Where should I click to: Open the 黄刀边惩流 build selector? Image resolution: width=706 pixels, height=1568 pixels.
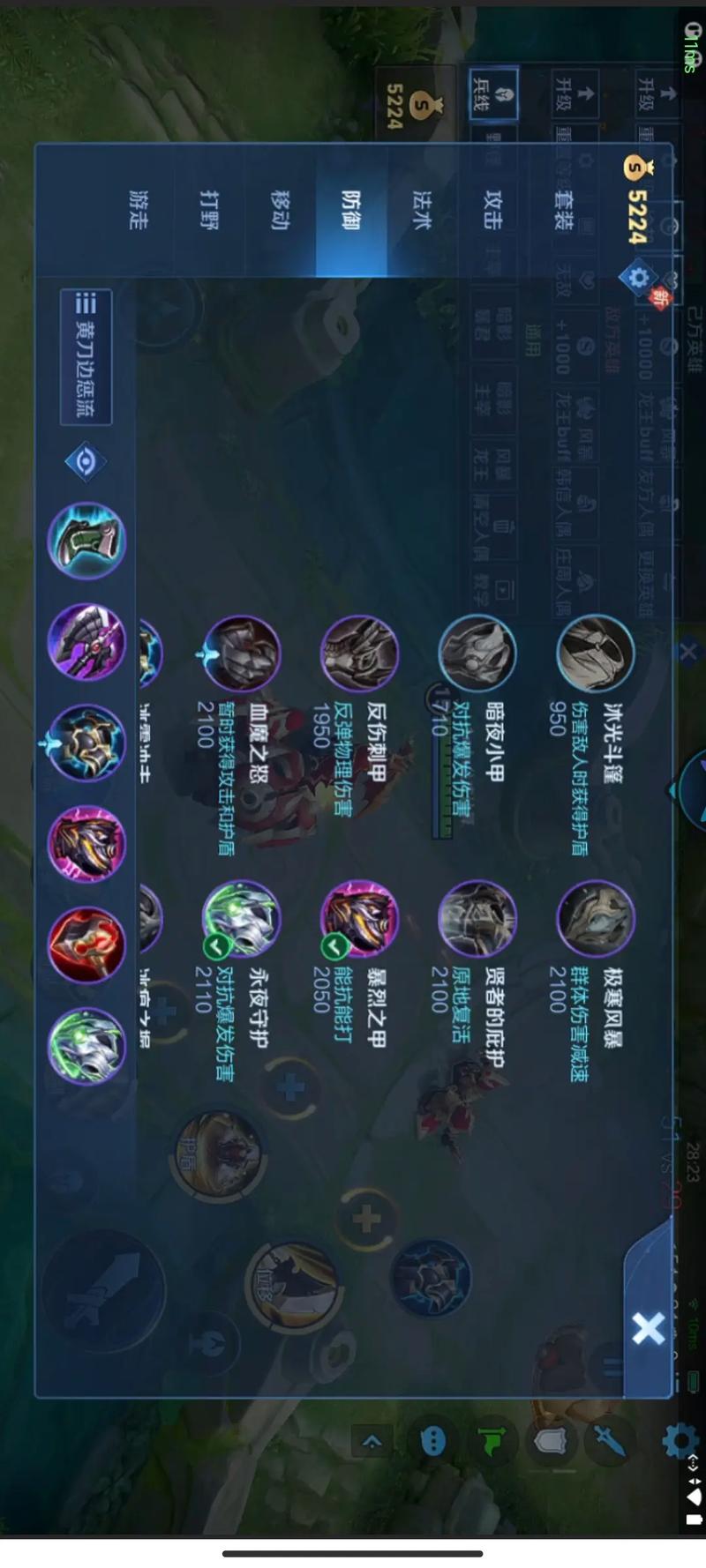click(86, 357)
